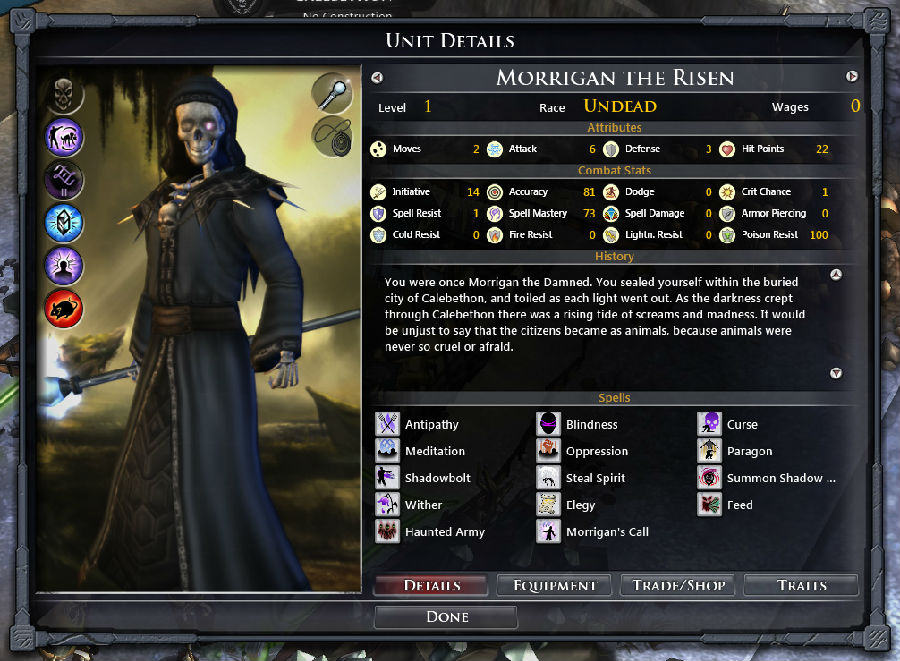The width and height of the screenshot is (900, 661).
Task: Switch to the Equipment tab
Action: click(x=554, y=585)
